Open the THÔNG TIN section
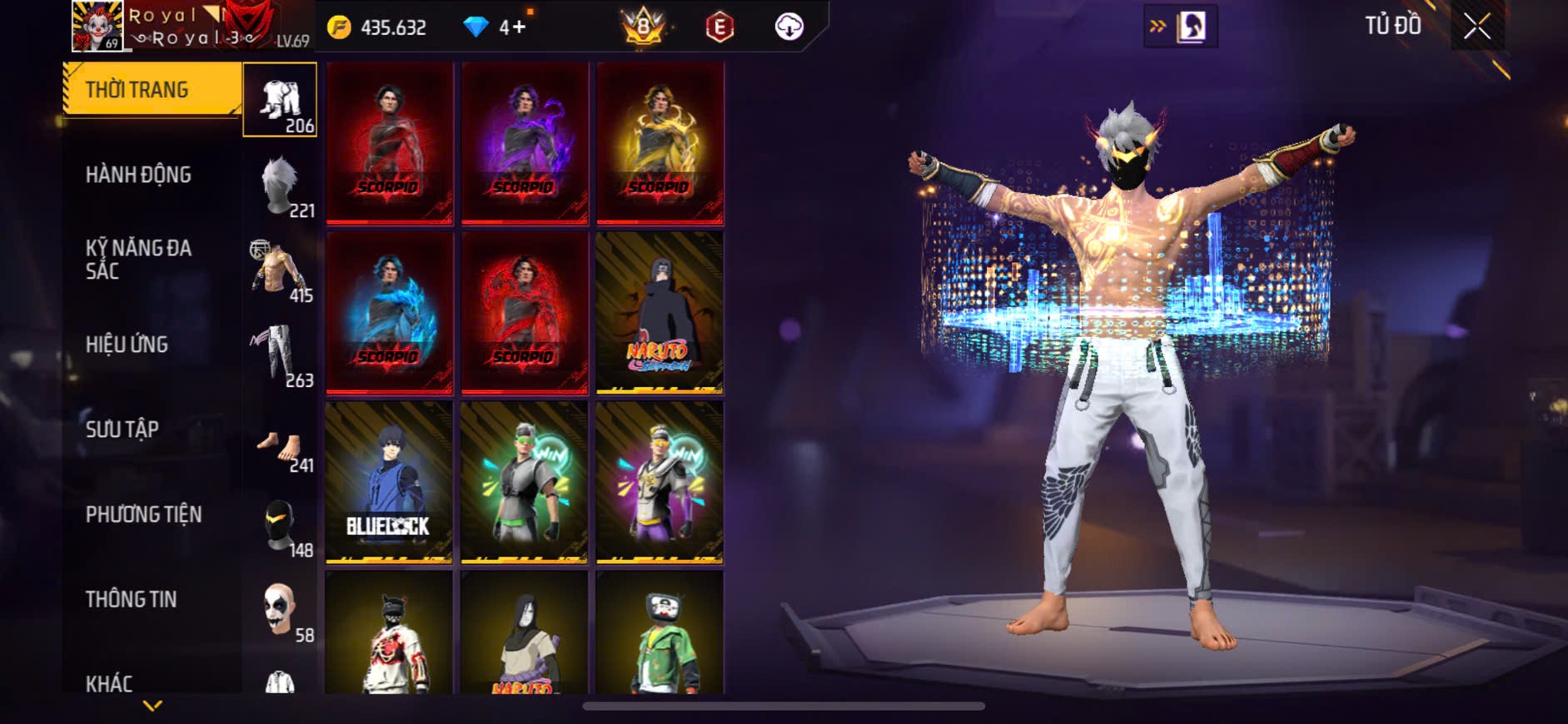 (x=131, y=599)
